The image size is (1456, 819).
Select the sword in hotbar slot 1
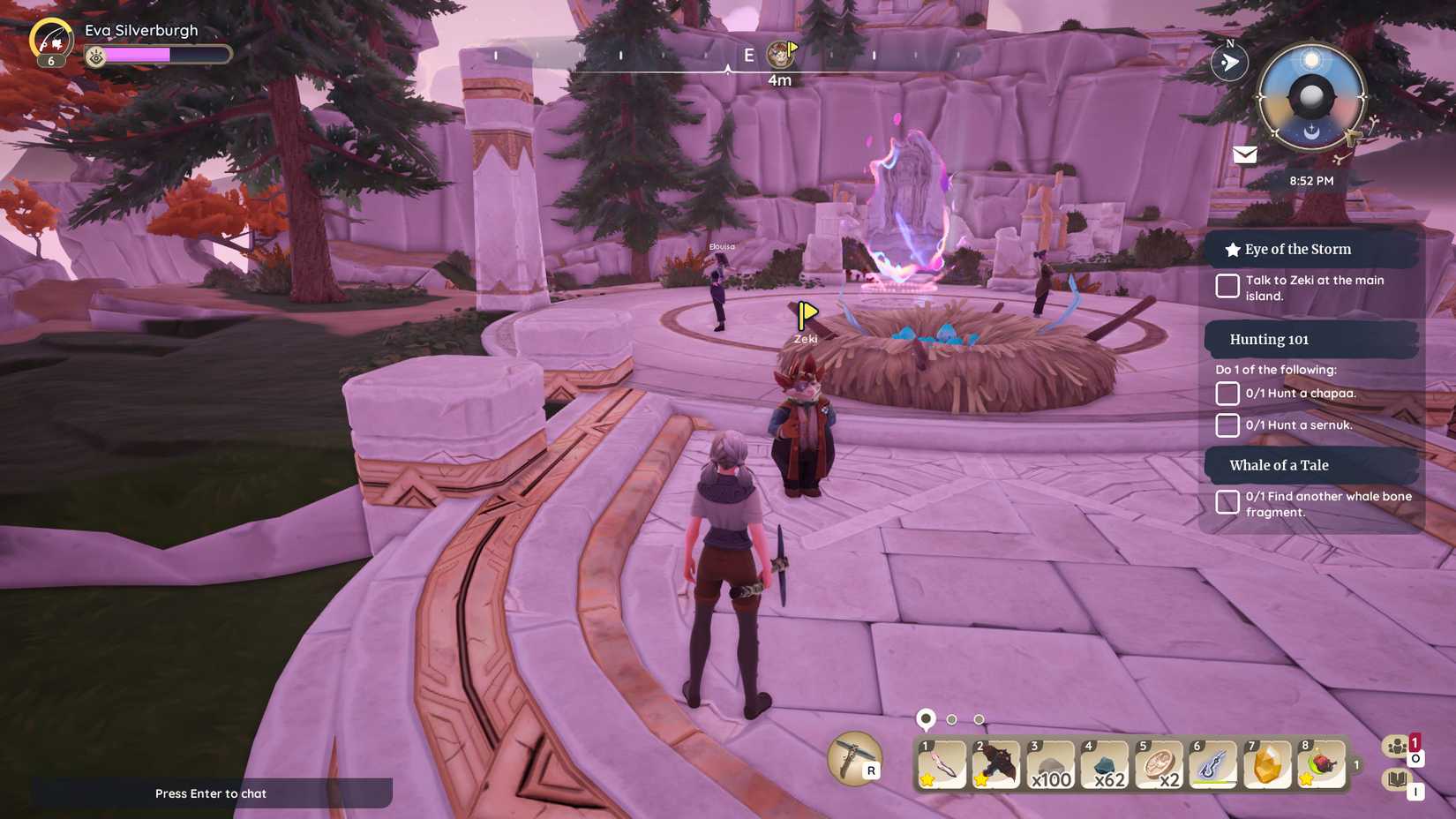940,764
